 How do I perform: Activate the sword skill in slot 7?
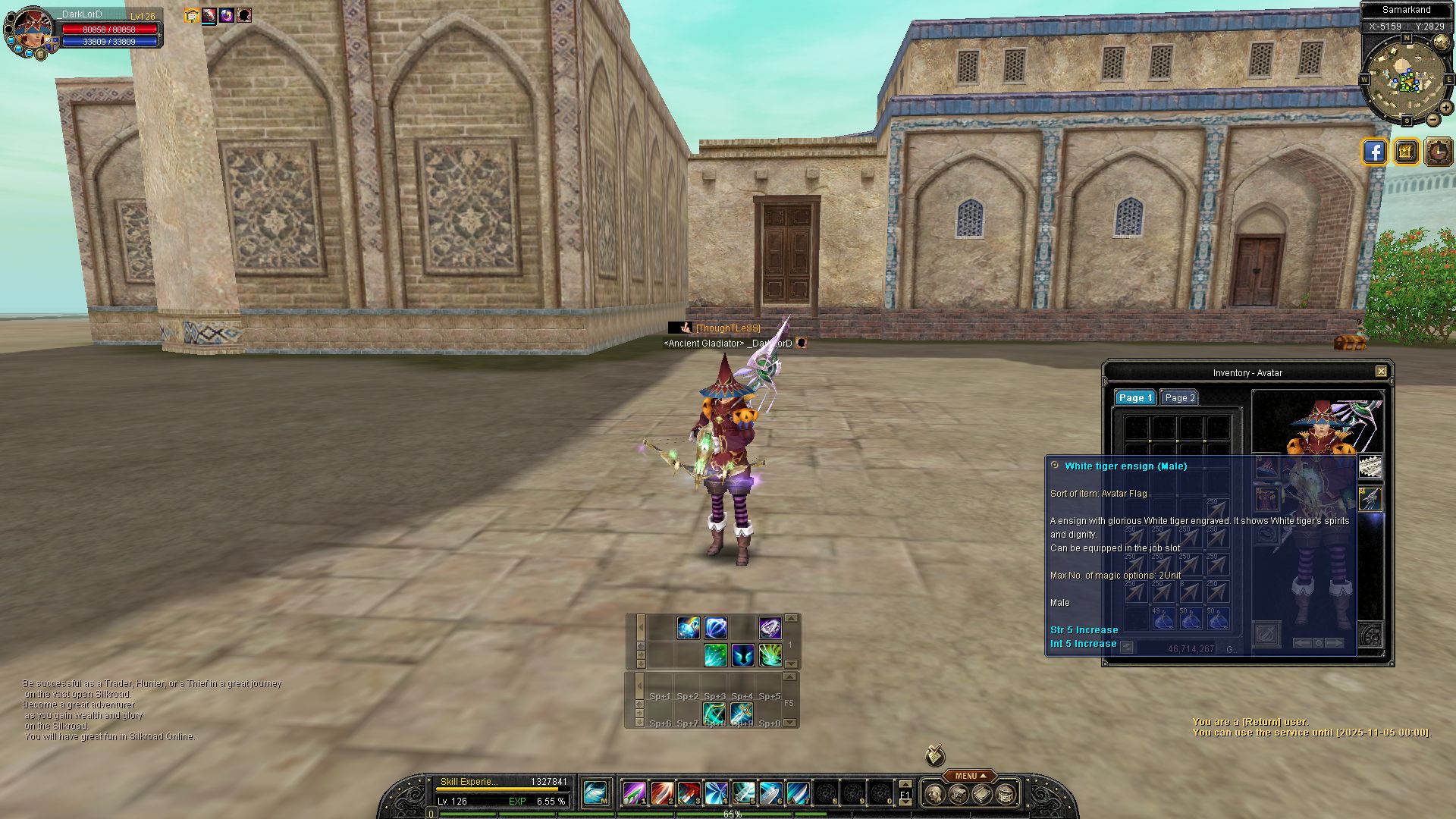click(798, 793)
